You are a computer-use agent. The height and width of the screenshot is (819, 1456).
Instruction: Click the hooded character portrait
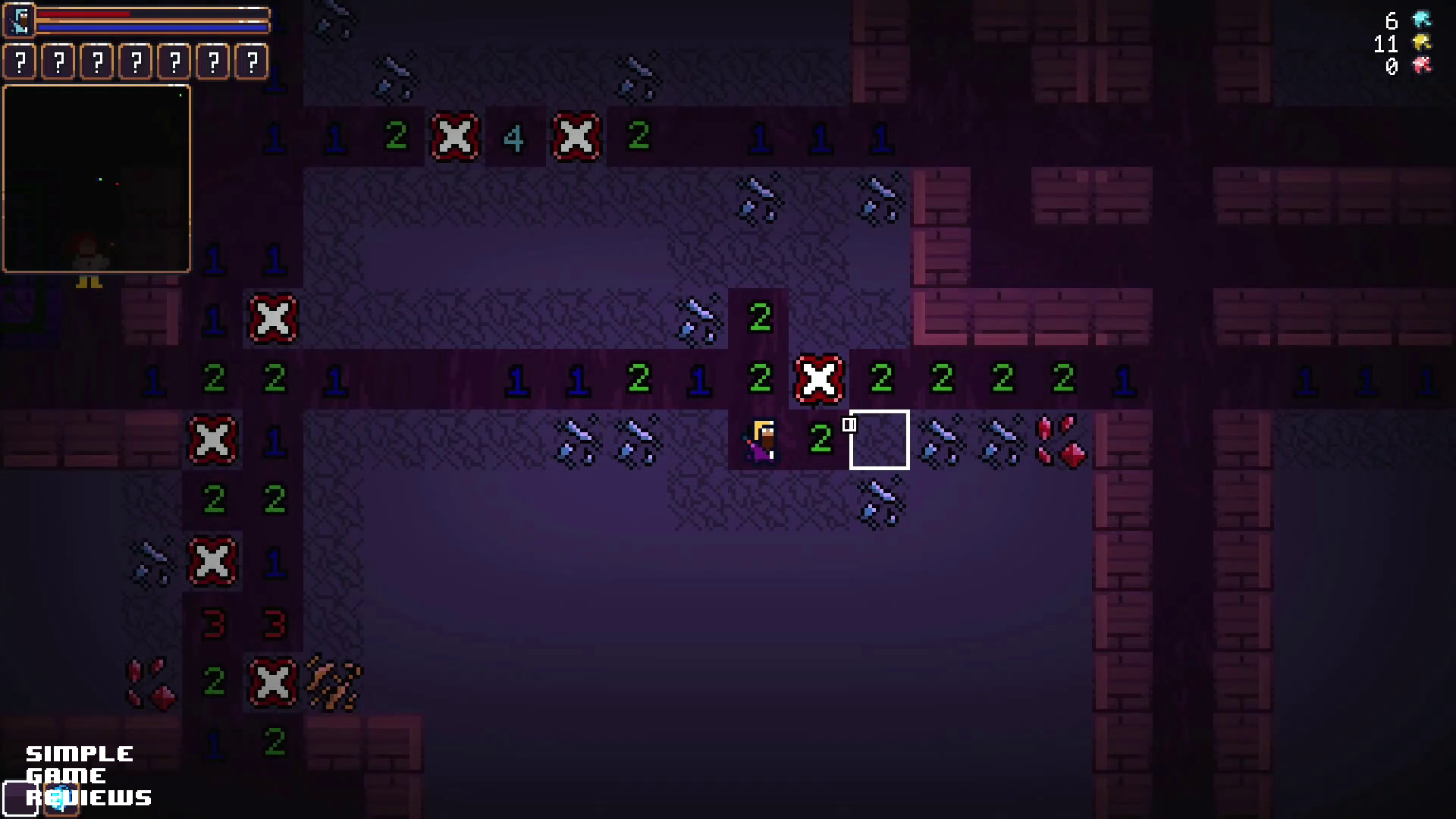[x=20, y=20]
